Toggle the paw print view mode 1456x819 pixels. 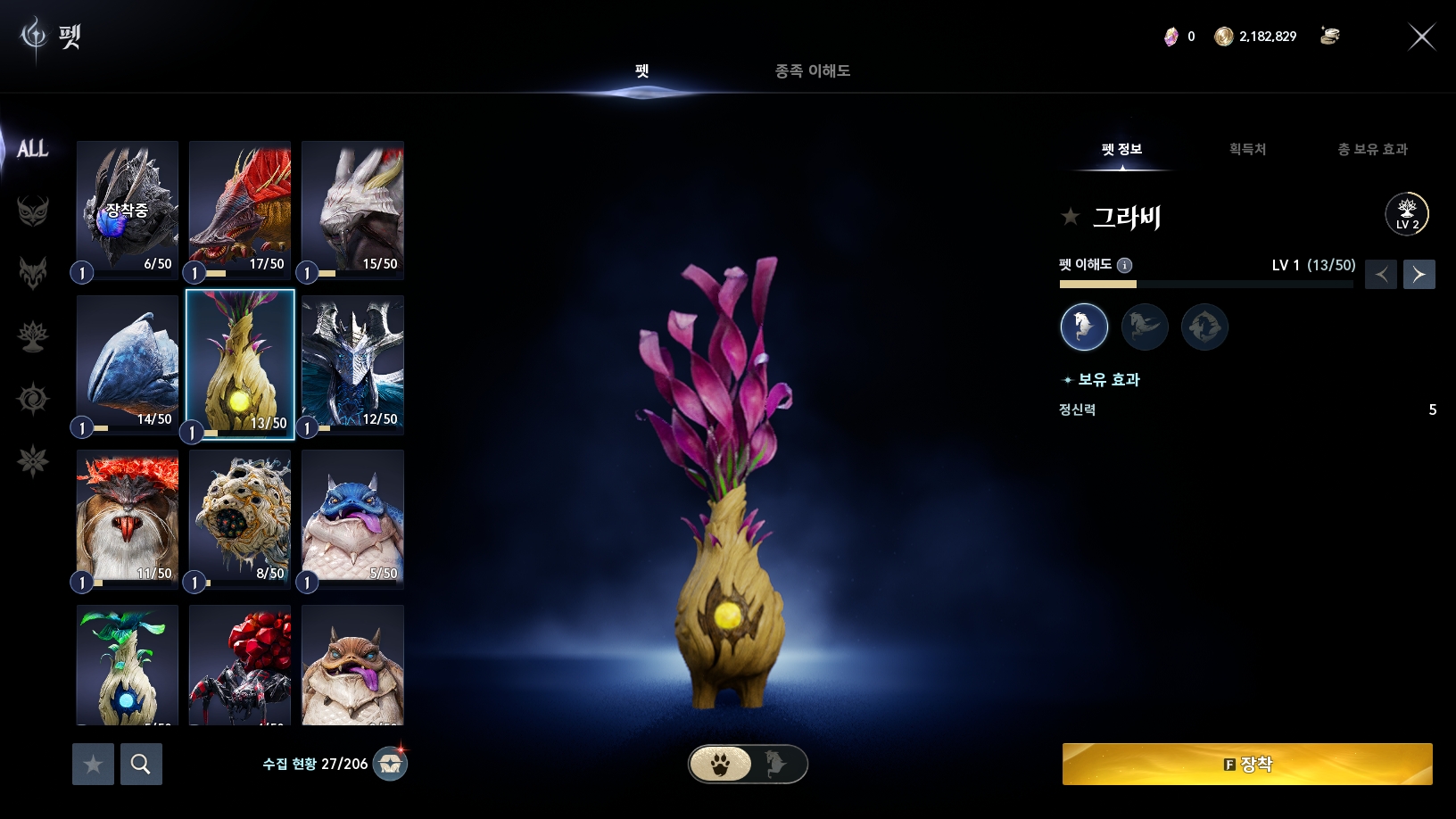coord(721,764)
